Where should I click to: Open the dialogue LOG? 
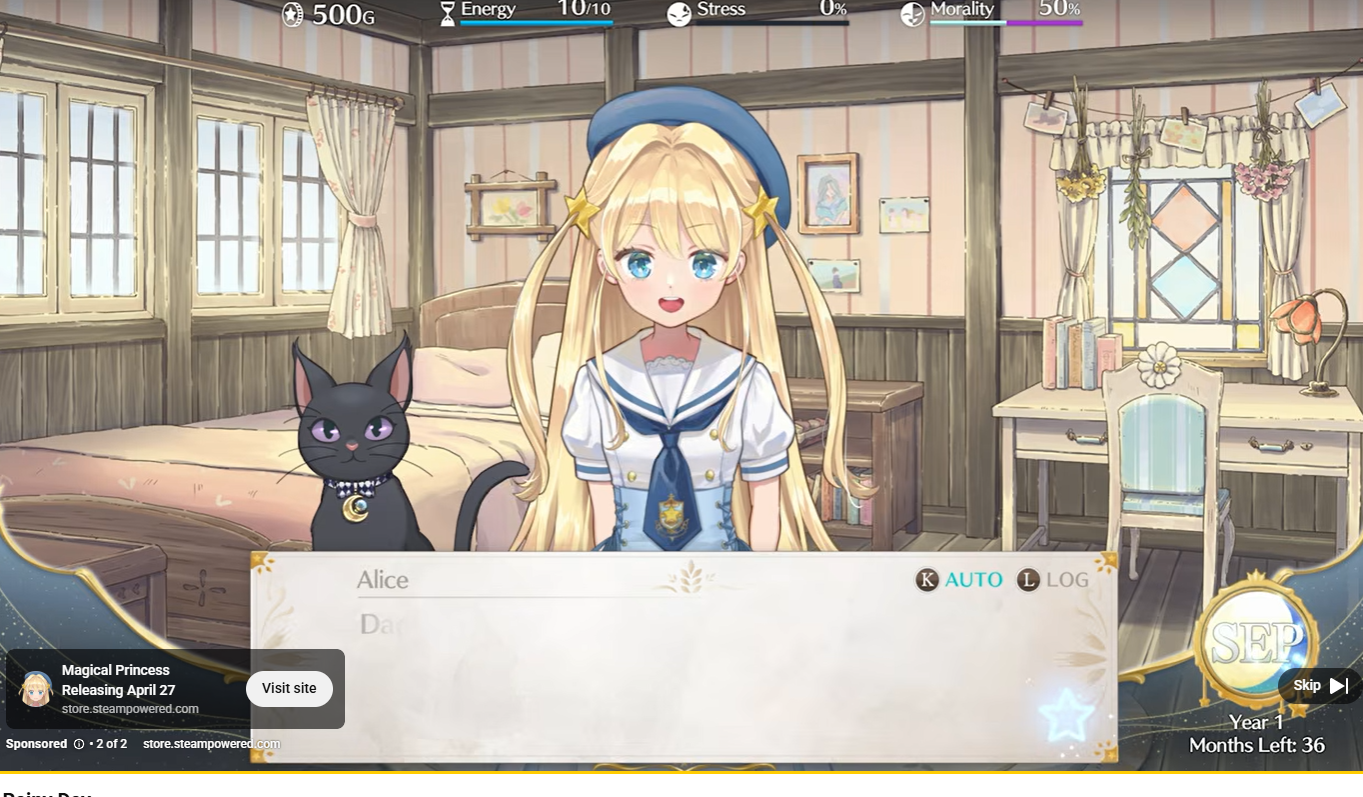click(x=1053, y=580)
